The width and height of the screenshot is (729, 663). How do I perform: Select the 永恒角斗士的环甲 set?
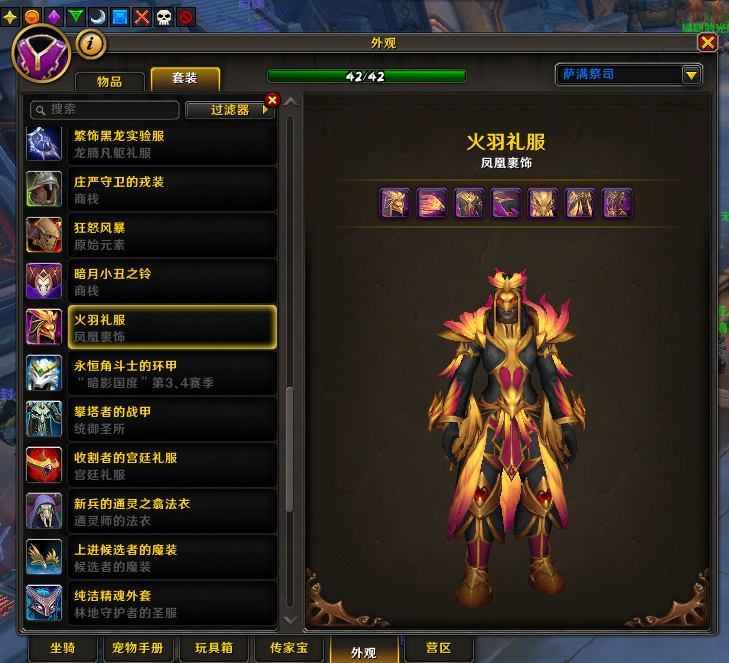[x=150, y=374]
